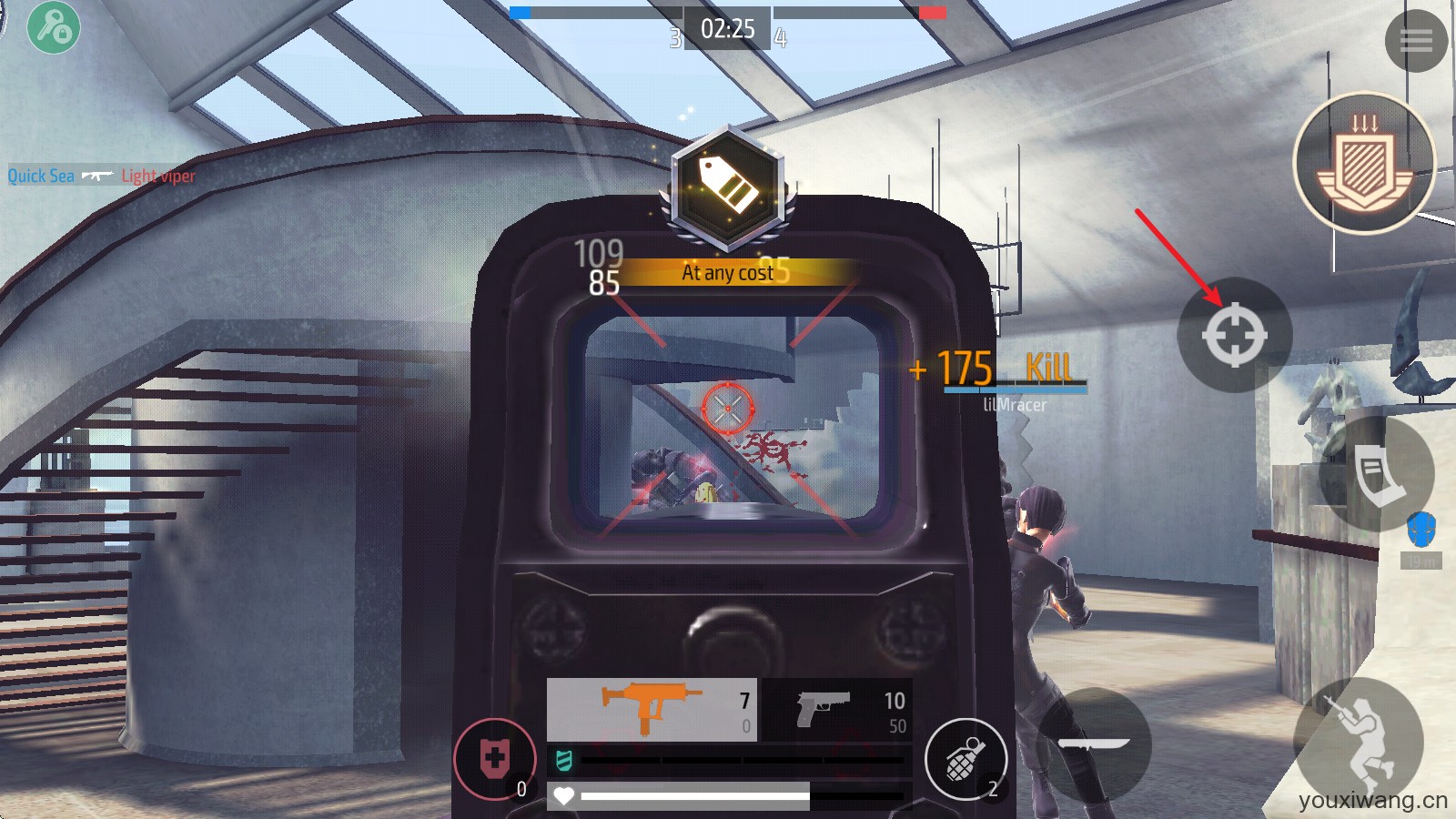The height and width of the screenshot is (819, 1456).
Task: Tap the green key icon
Action: pos(54,27)
